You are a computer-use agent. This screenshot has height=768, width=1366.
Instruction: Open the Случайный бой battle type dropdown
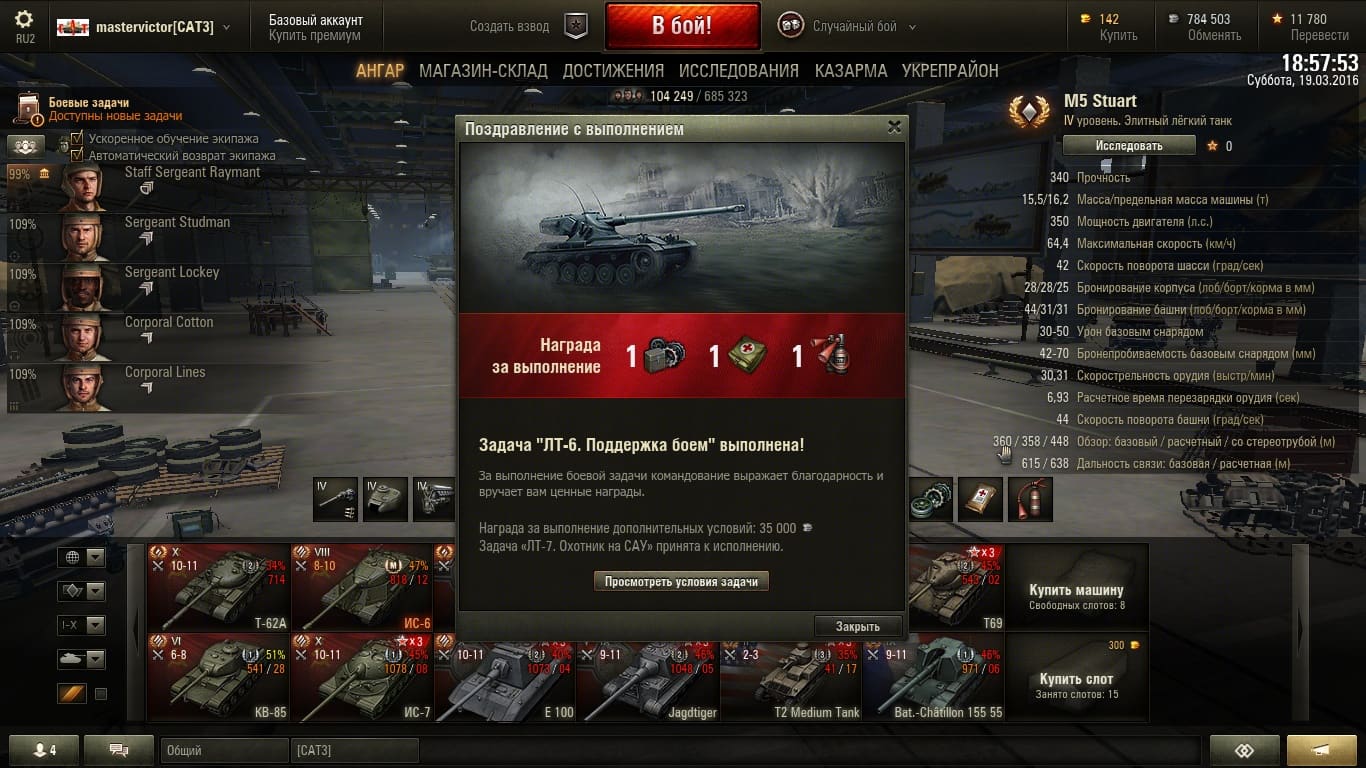(x=911, y=27)
